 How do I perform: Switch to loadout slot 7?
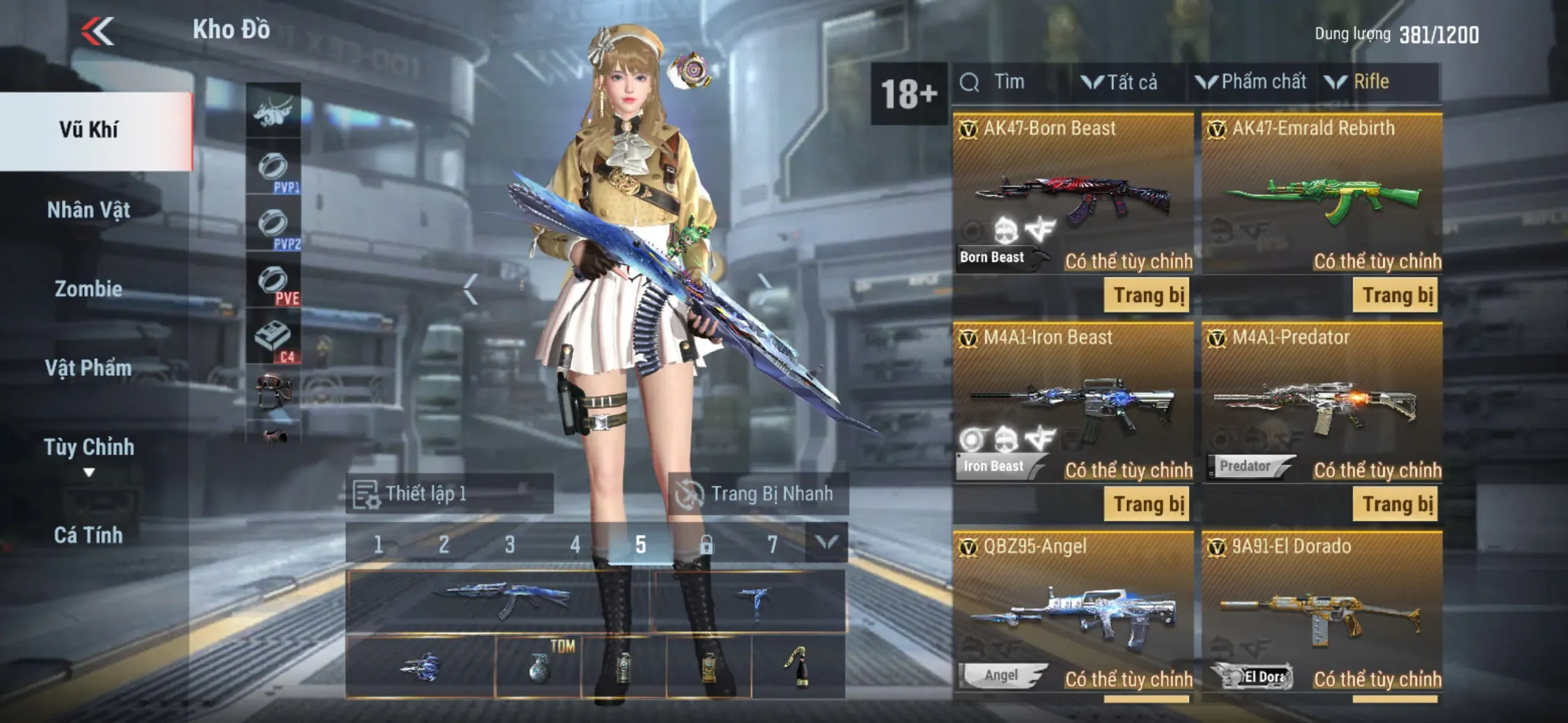click(772, 544)
